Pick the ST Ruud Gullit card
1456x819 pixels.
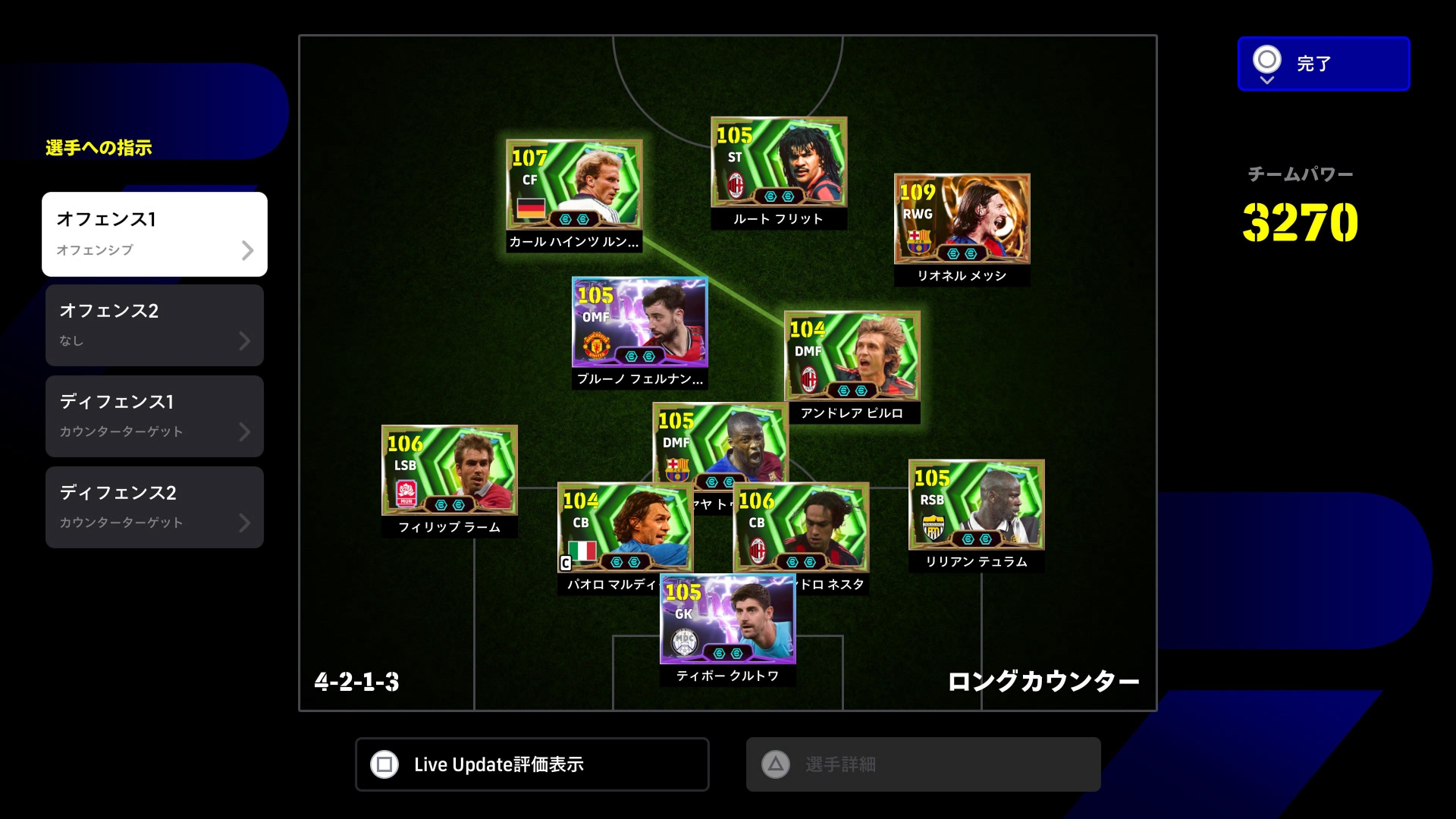pos(779,162)
